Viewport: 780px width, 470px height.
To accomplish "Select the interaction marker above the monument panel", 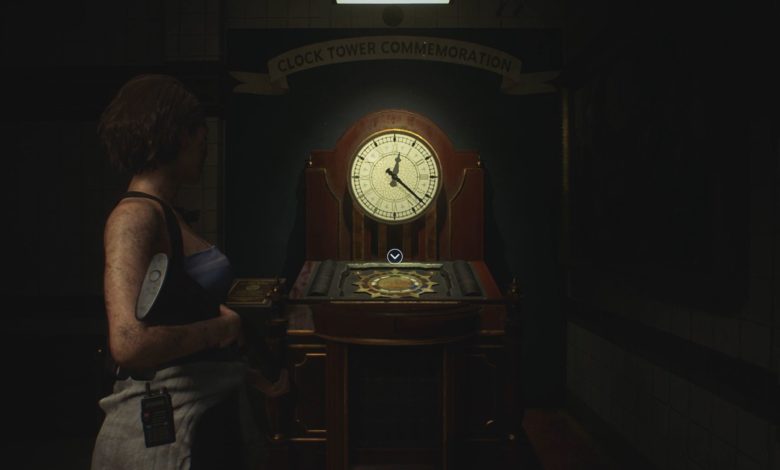I will pyautogui.click(x=395, y=256).
